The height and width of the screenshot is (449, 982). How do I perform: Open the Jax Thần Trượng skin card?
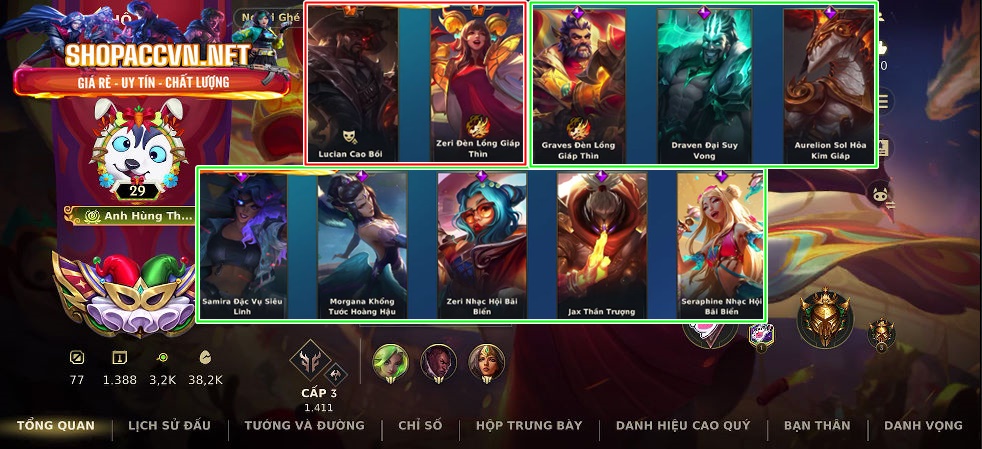(601, 245)
